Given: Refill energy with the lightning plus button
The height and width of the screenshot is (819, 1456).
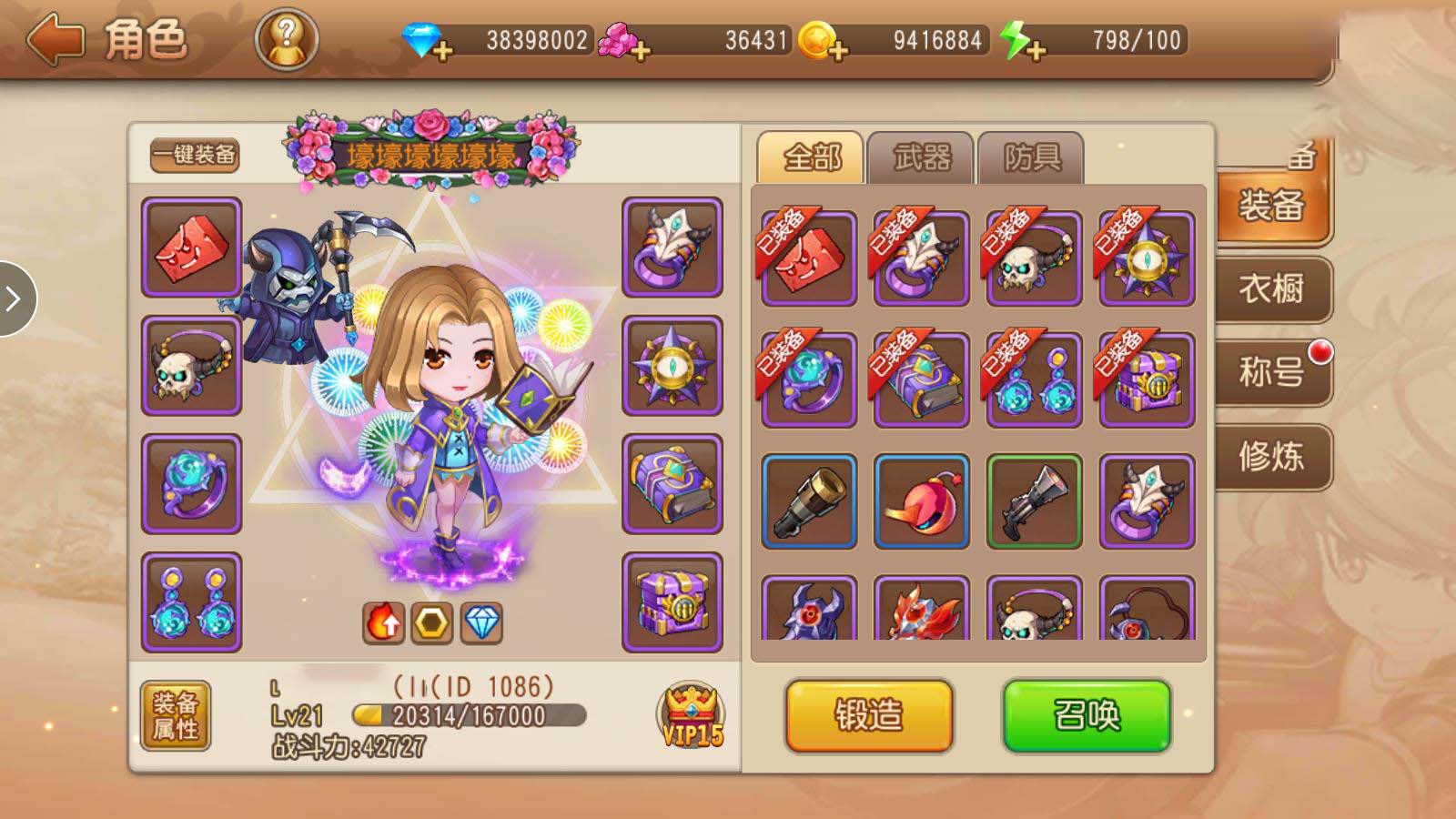Looking at the screenshot, I should point(1035,50).
